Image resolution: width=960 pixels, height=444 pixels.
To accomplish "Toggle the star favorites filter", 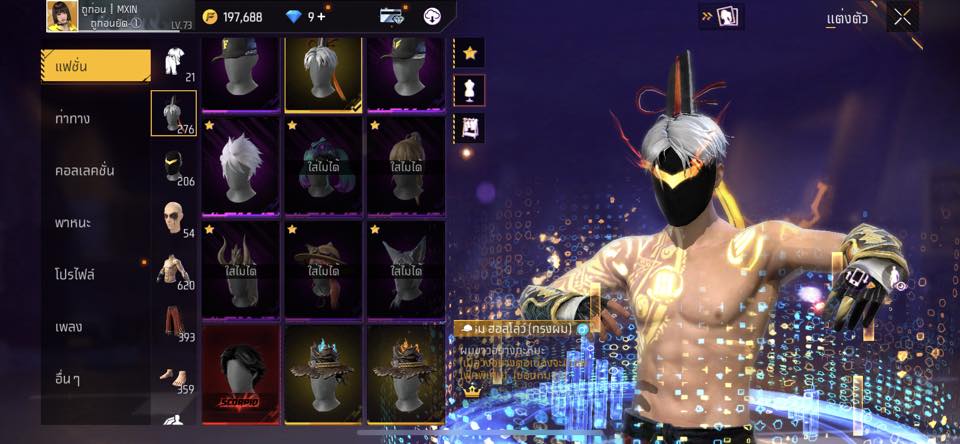I will click(469, 52).
